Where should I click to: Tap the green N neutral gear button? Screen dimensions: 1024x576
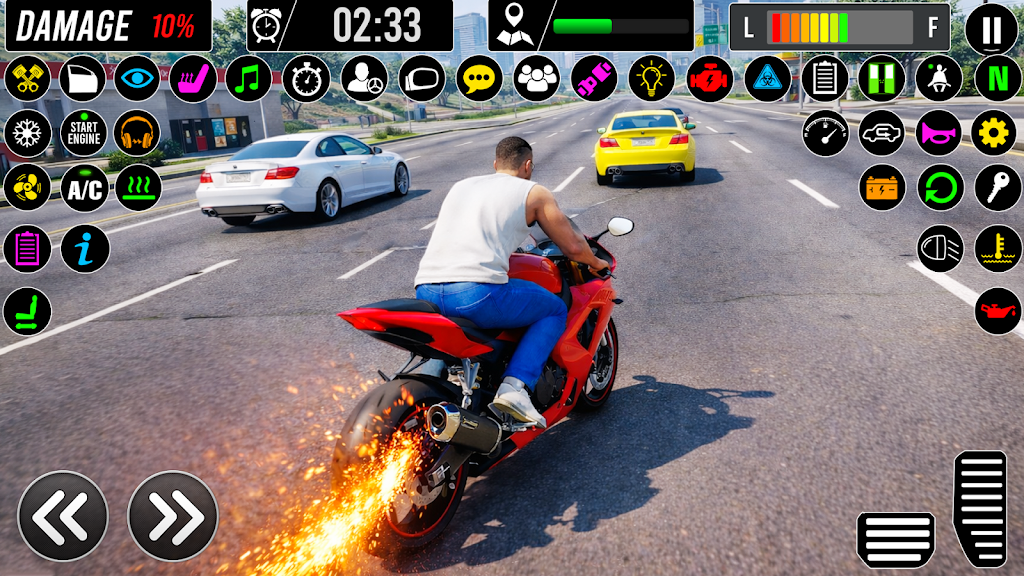tap(997, 78)
